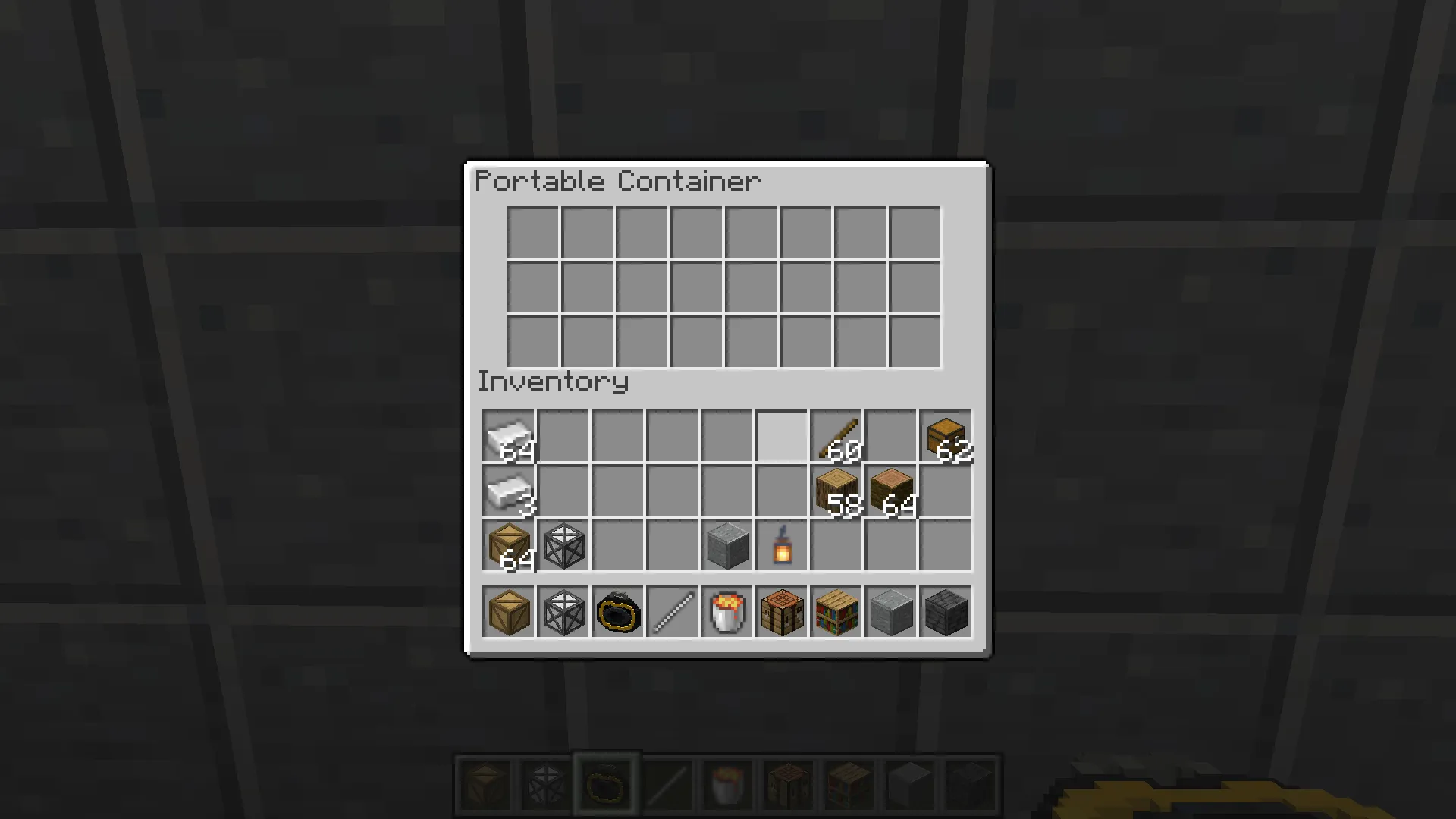Pick up the bookshelf block
This screenshot has height=819, width=1456.
pyautogui.click(x=836, y=612)
